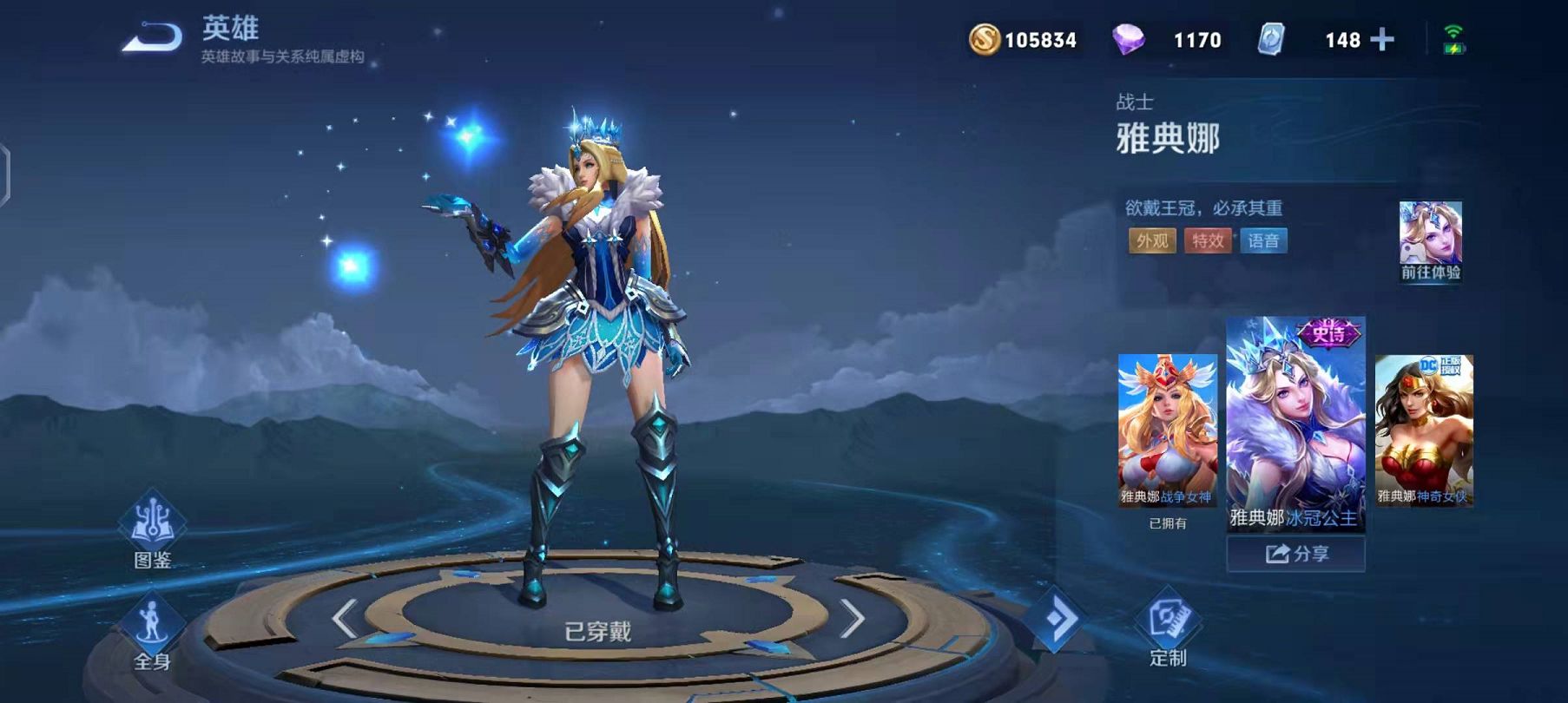The image size is (1568, 703).
Task: Go back using the return arrow
Action: [x=152, y=38]
